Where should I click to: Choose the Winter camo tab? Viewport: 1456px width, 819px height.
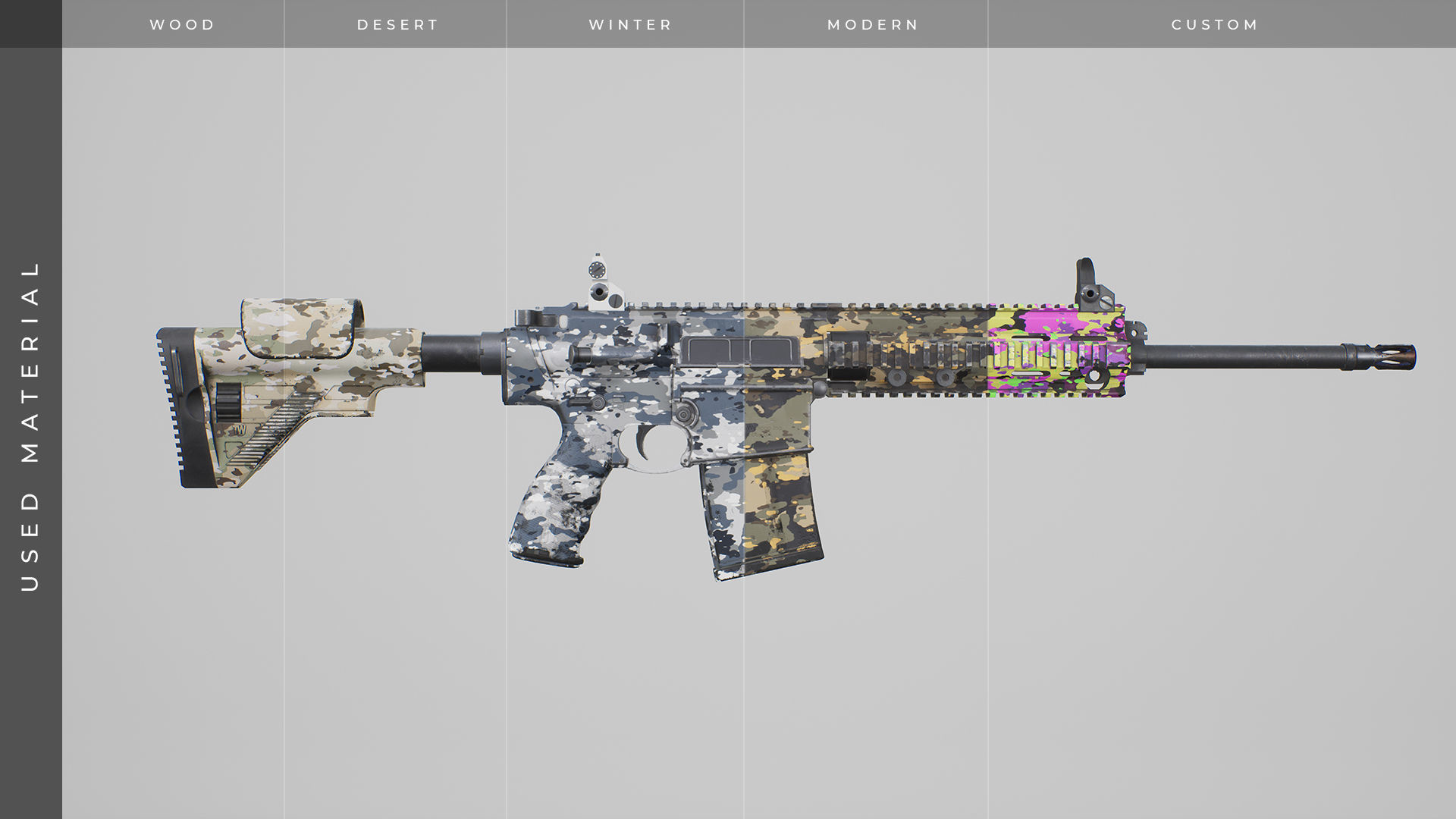630,24
